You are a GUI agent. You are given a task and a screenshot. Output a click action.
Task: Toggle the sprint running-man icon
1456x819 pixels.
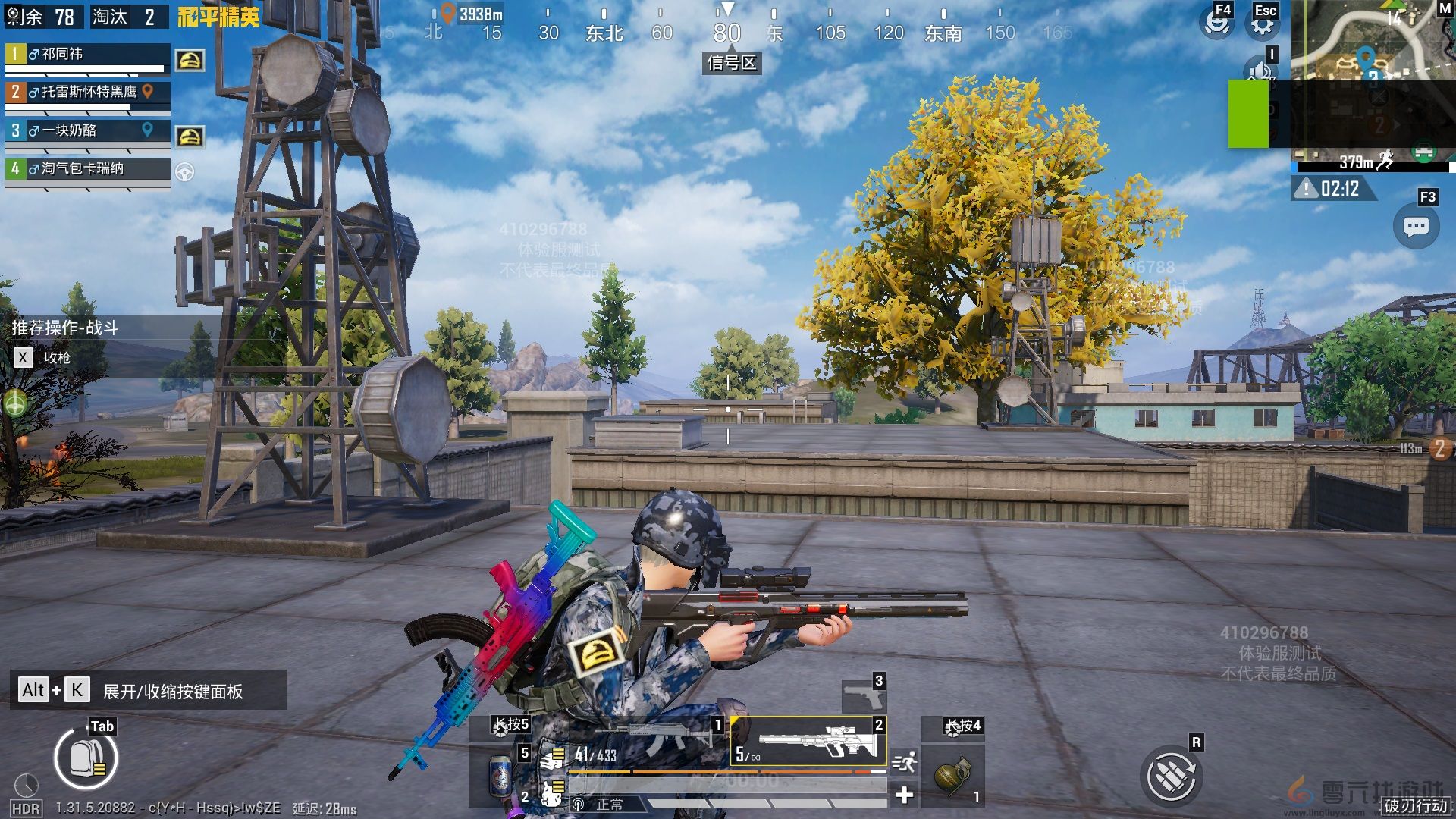coord(904,762)
